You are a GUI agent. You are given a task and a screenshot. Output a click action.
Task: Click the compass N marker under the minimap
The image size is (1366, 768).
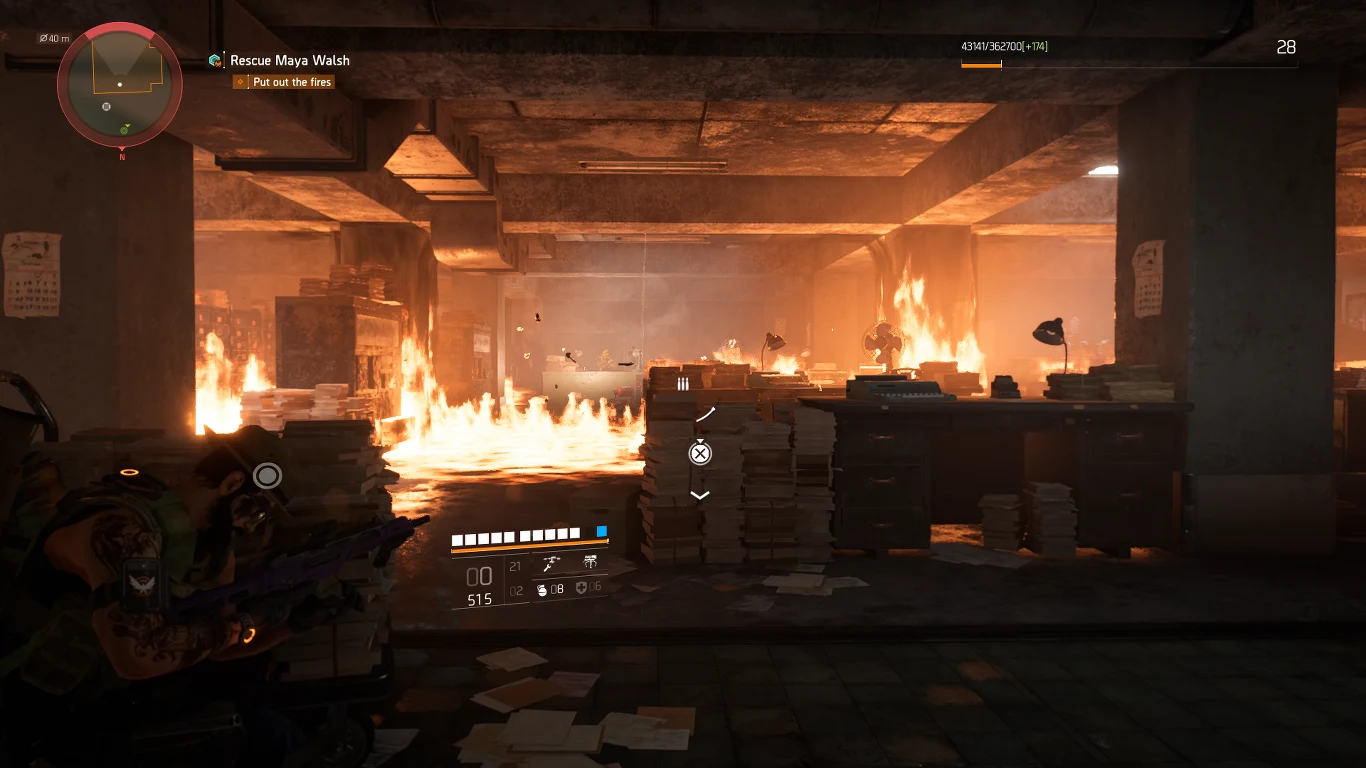click(x=121, y=156)
